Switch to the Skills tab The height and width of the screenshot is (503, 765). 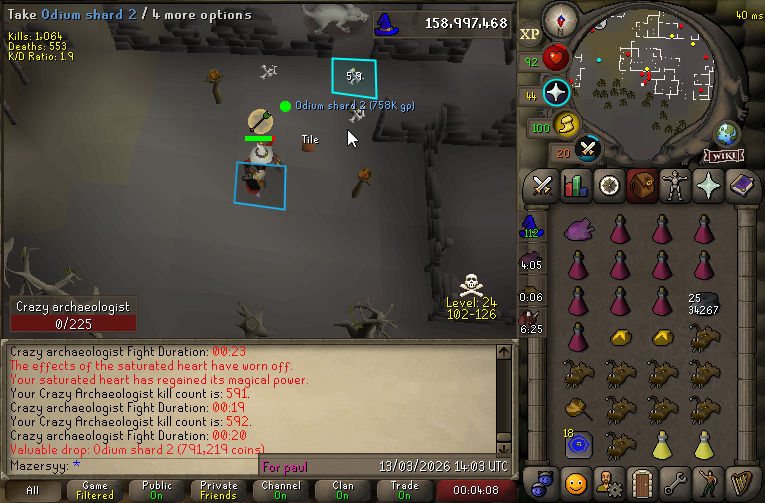tap(575, 186)
